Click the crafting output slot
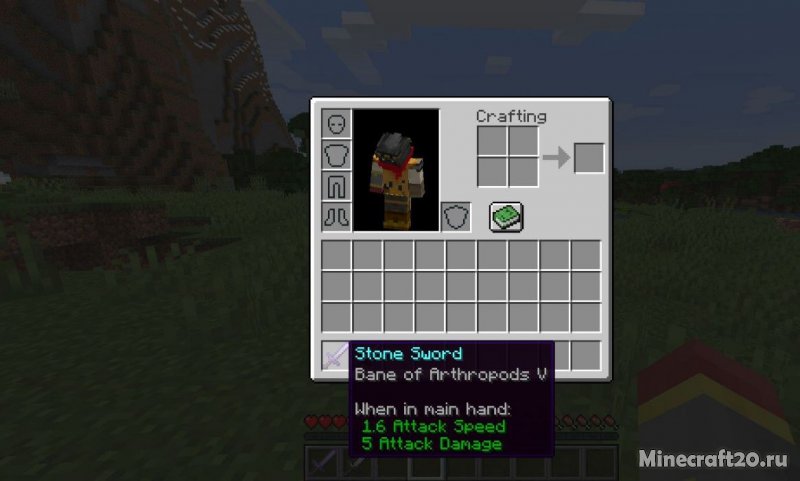The width and height of the screenshot is (800, 481). (x=589, y=158)
